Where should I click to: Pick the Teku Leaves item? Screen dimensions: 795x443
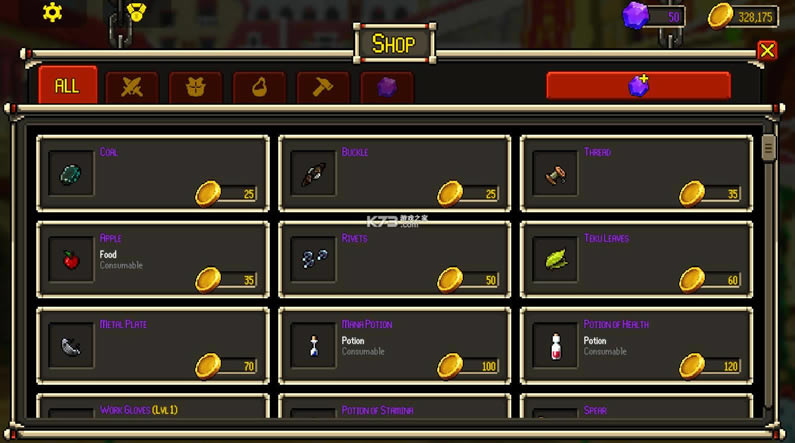636,259
